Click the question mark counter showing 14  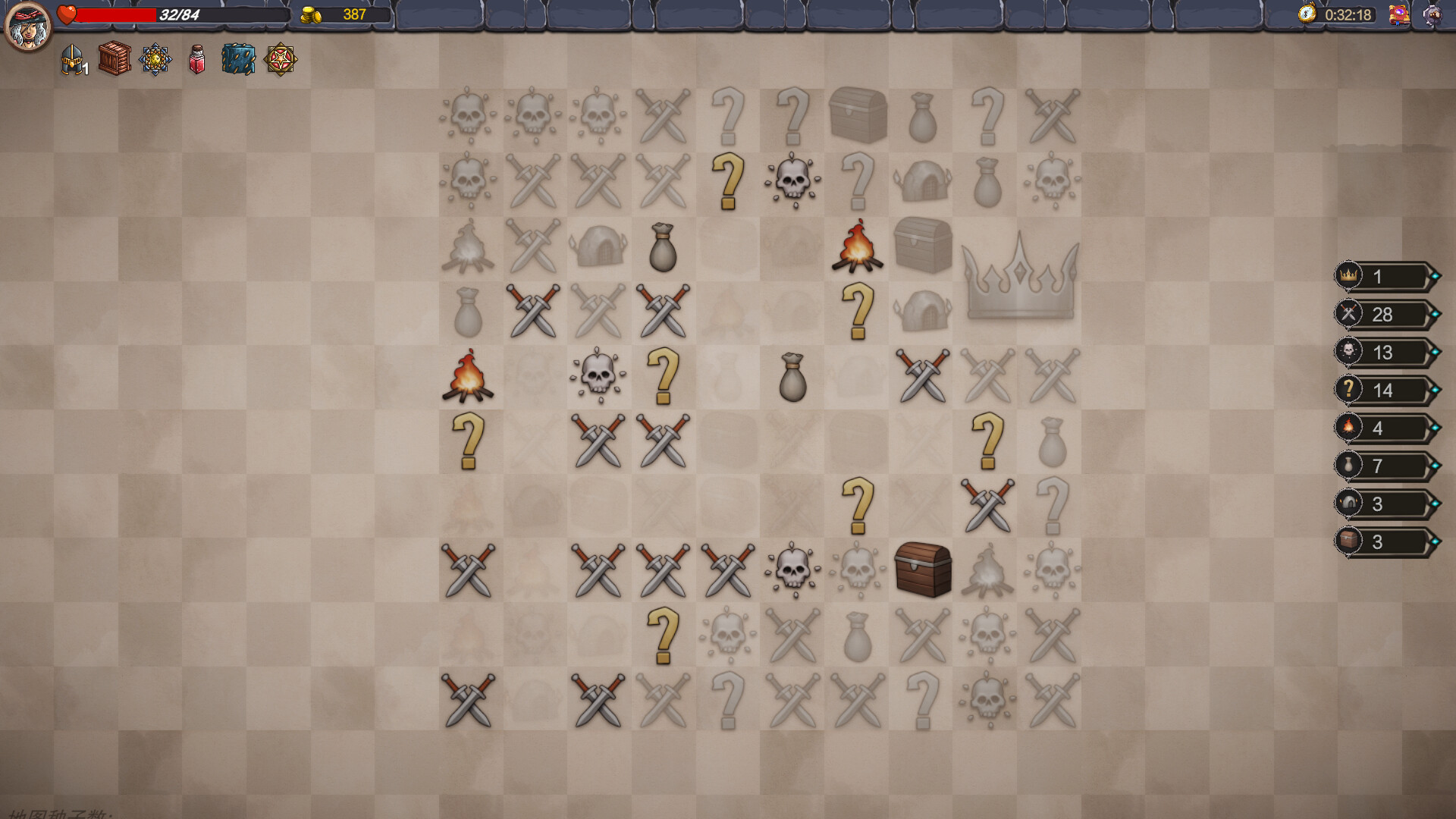tap(1384, 390)
